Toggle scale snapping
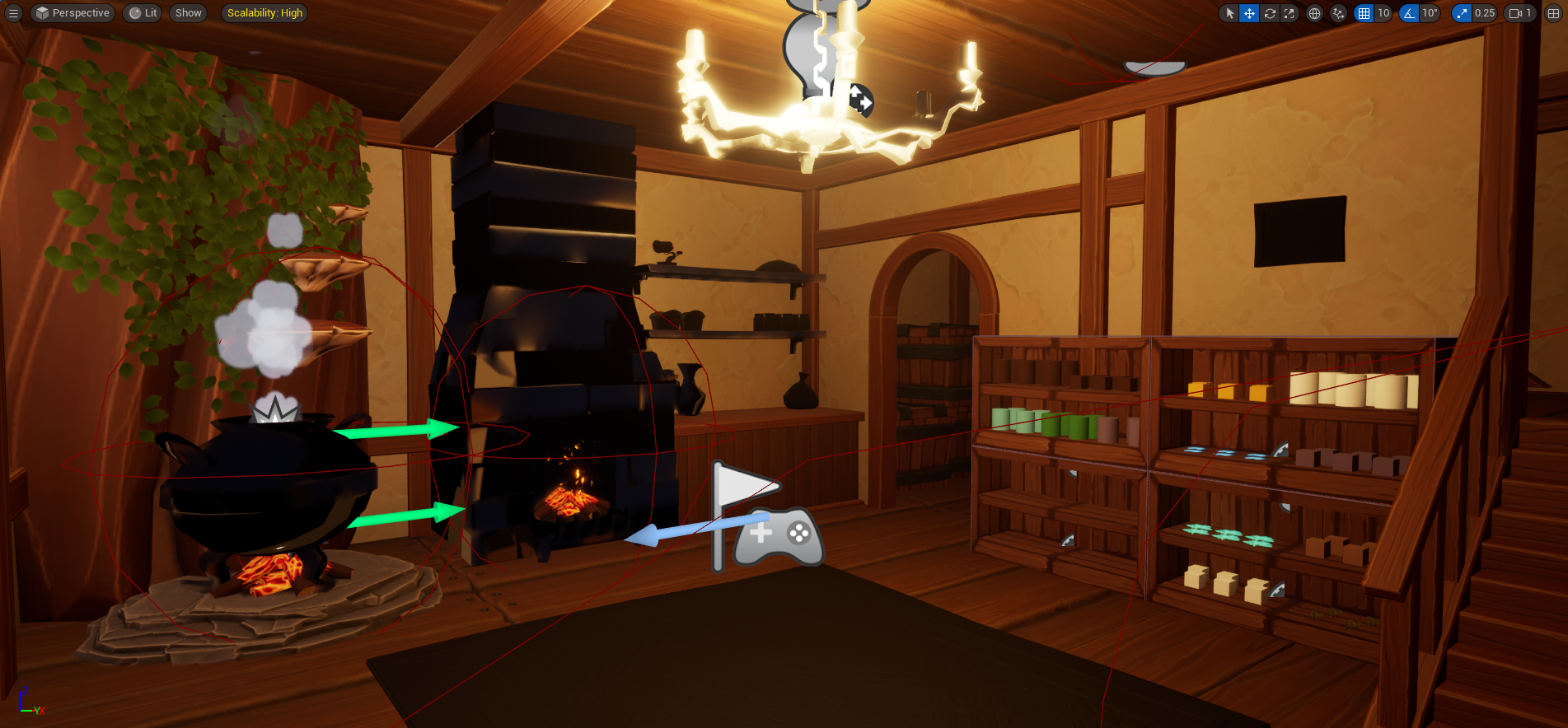 (x=1460, y=13)
